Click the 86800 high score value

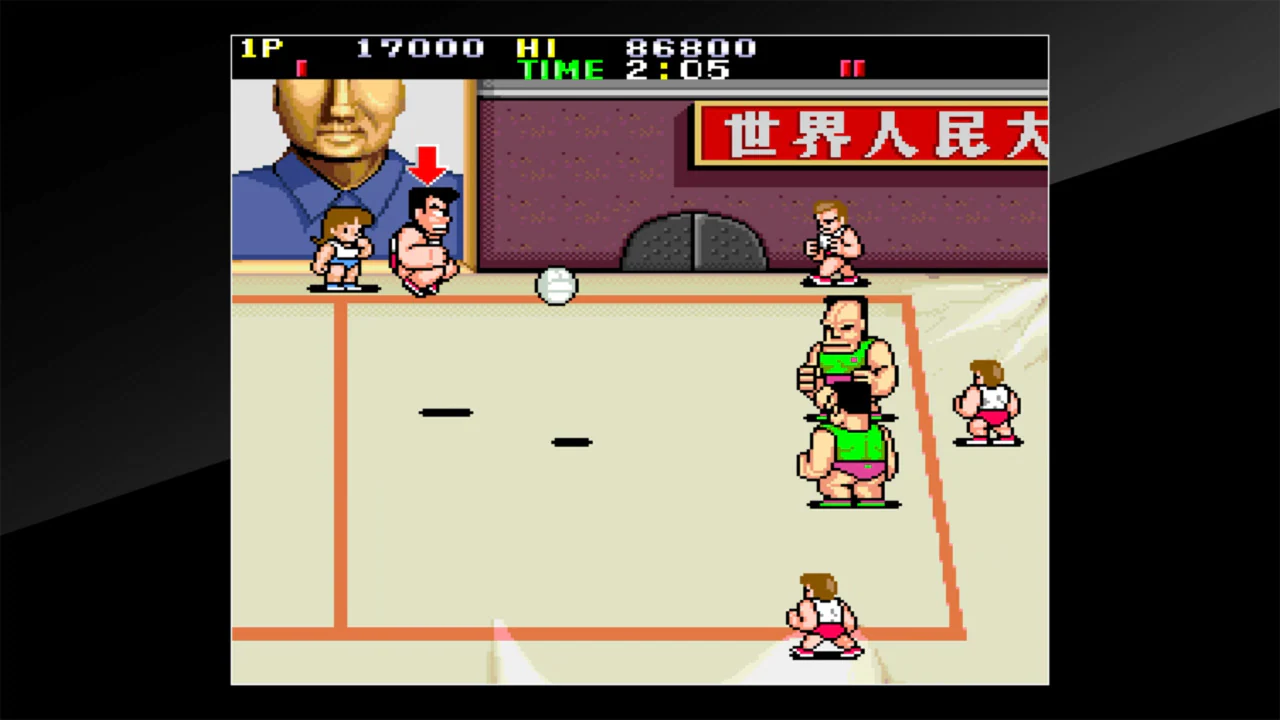pyautogui.click(x=688, y=48)
